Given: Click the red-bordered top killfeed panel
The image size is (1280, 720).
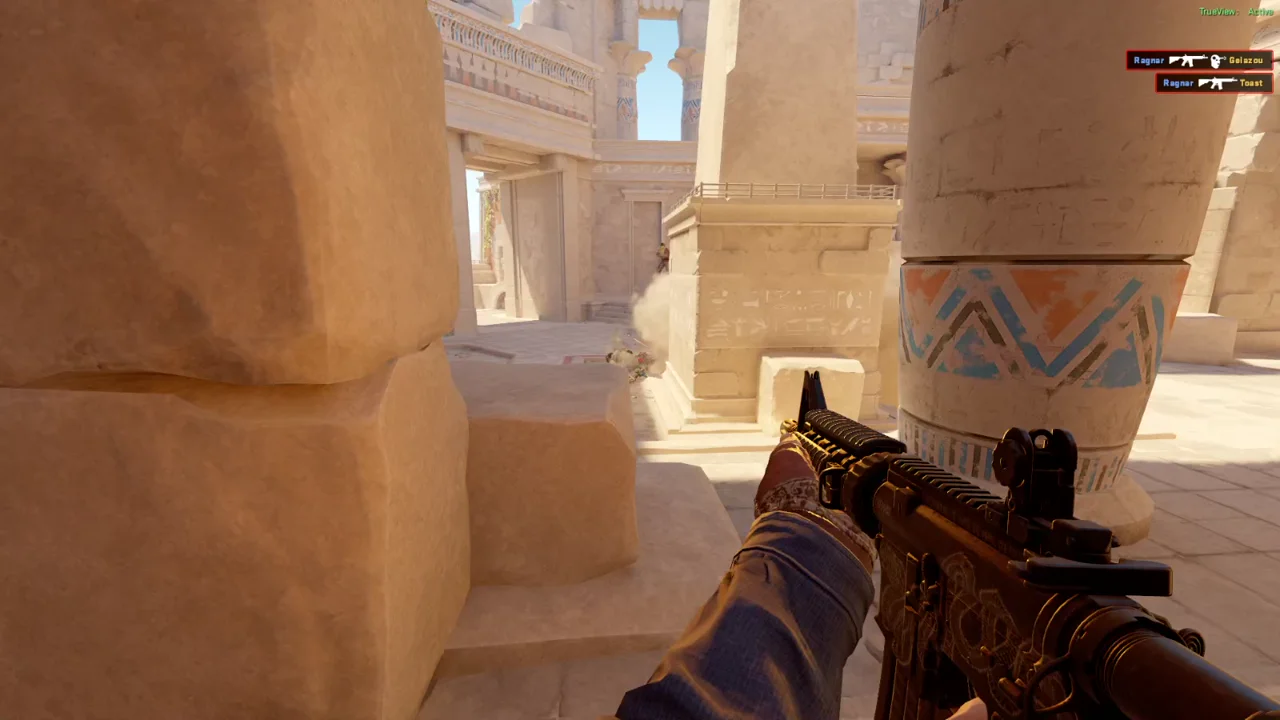Looking at the screenshot, I should pyautogui.click(x=1200, y=60).
